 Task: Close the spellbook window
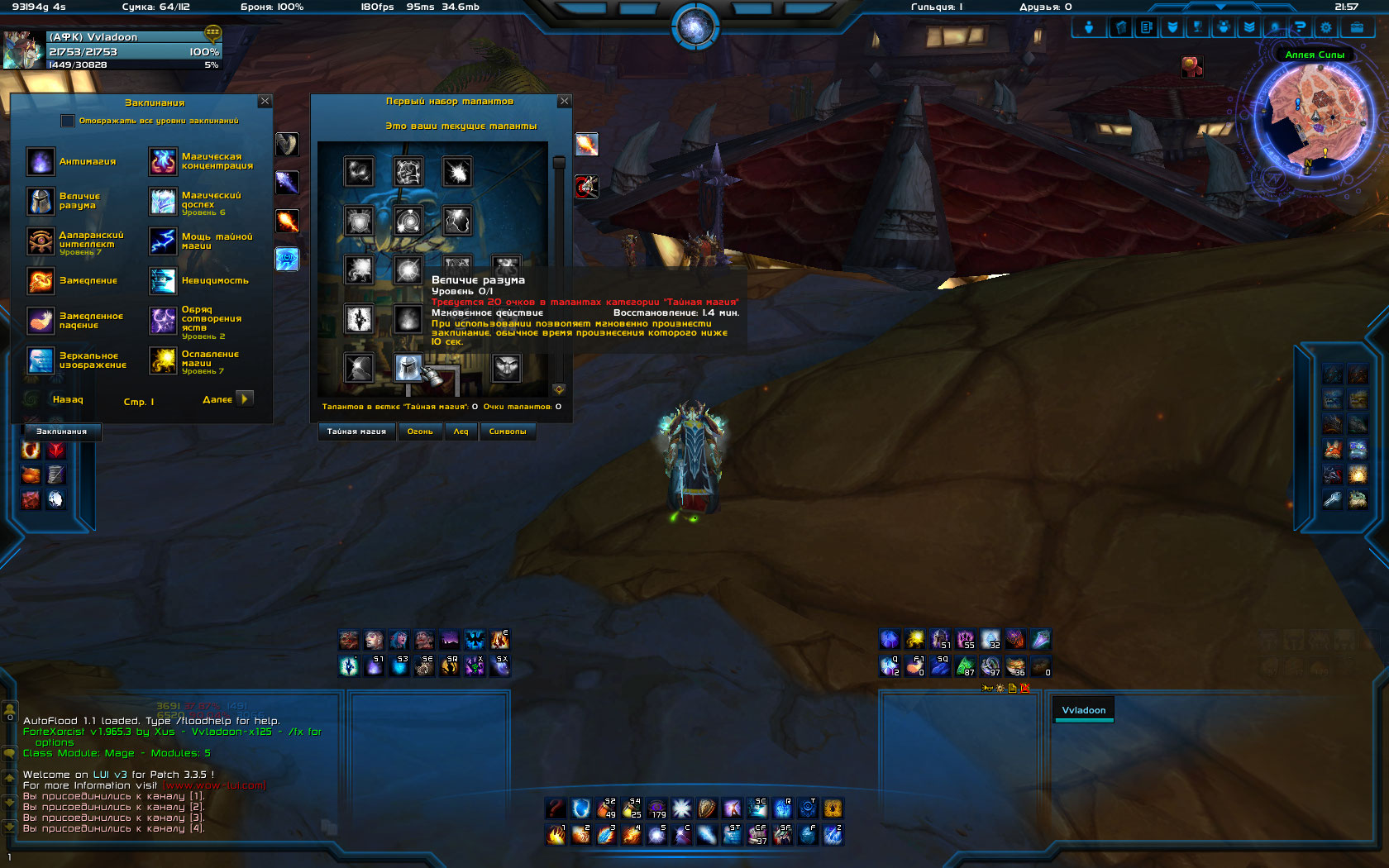point(265,101)
